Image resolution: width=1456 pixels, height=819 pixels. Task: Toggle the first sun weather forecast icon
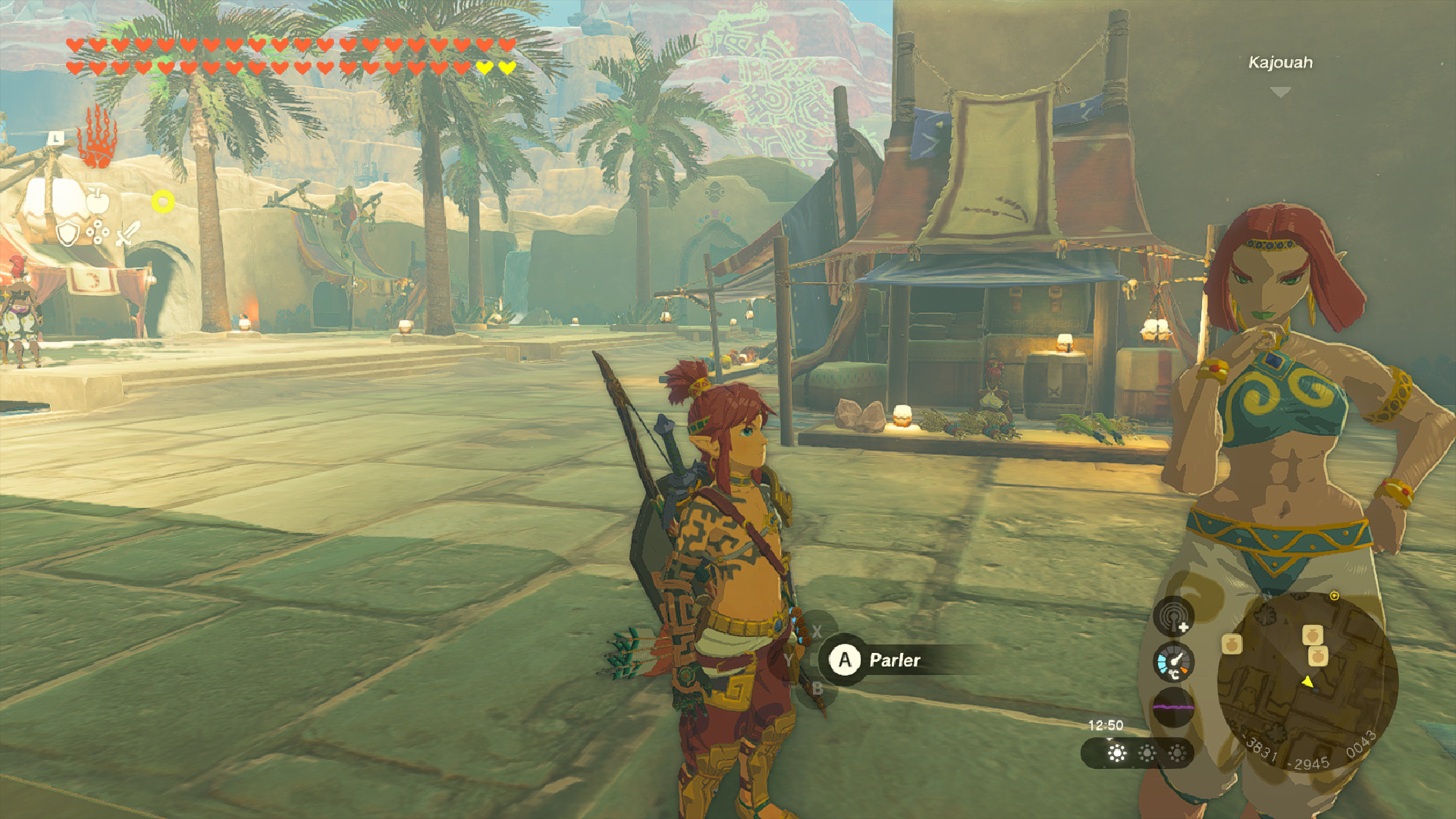(1116, 754)
